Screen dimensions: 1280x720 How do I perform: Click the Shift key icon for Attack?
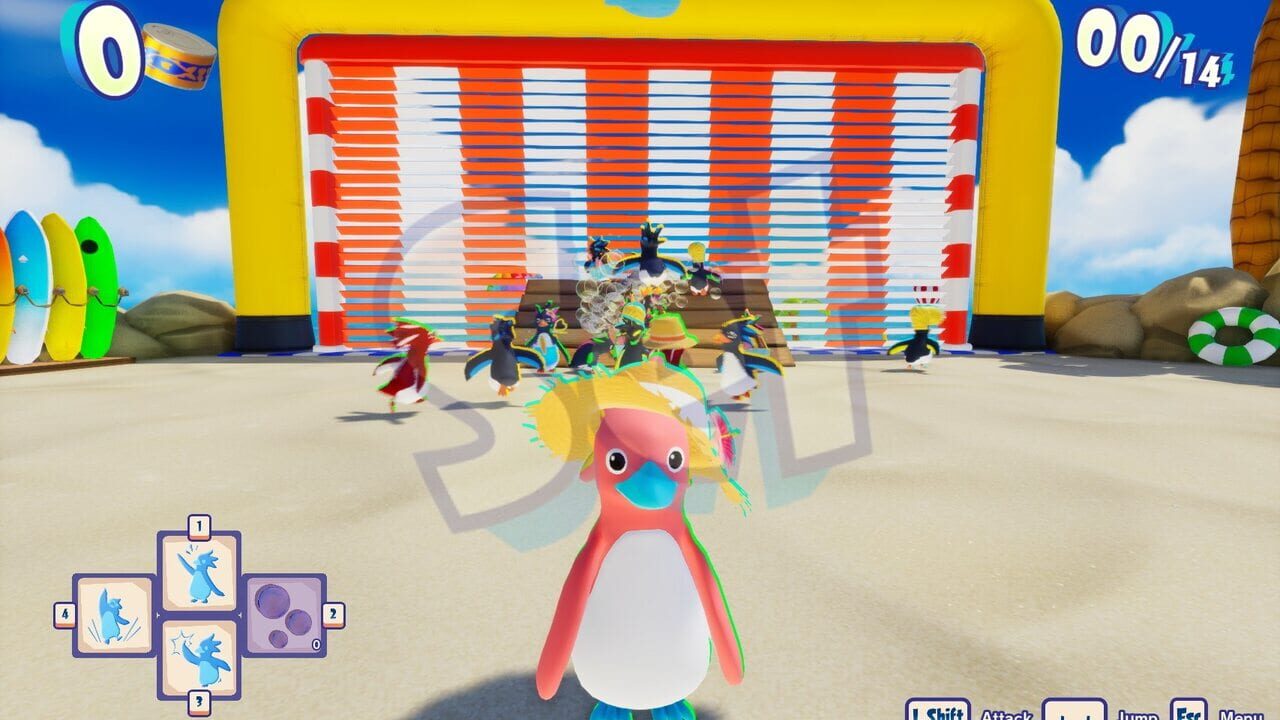point(937,712)
